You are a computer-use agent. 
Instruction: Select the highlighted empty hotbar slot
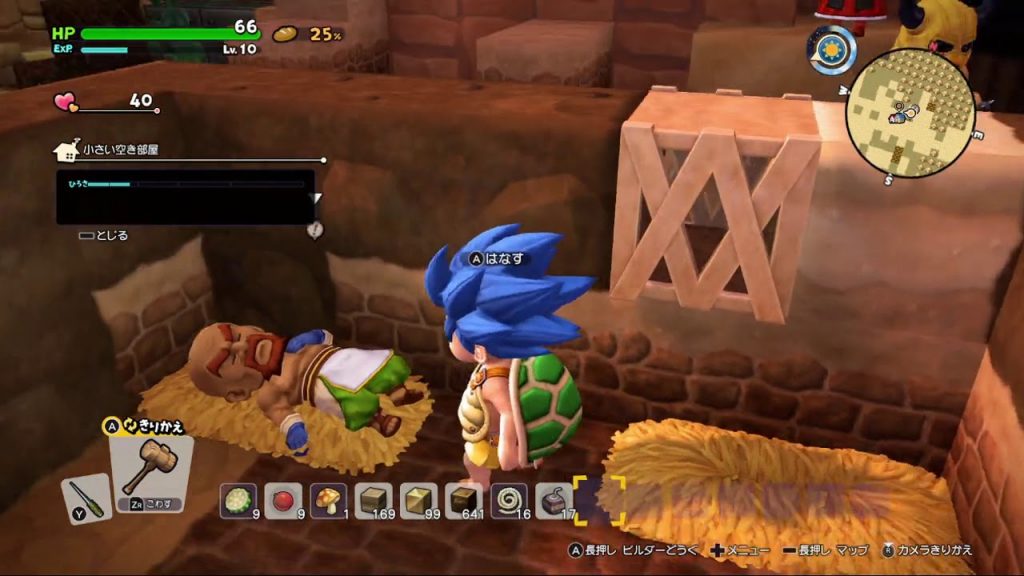point(599,498)
